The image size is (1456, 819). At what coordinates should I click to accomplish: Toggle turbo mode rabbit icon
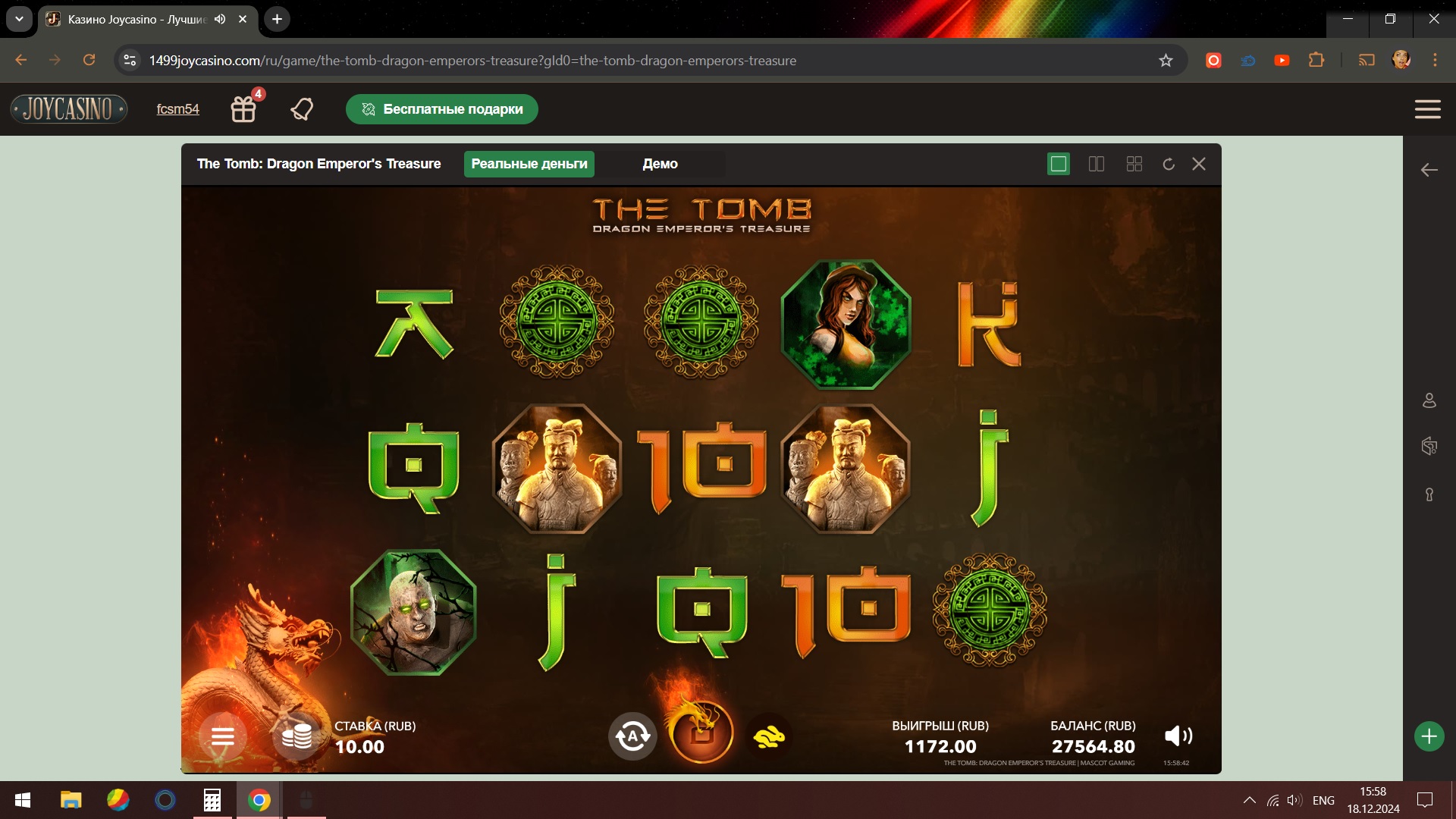pos(769,736)
